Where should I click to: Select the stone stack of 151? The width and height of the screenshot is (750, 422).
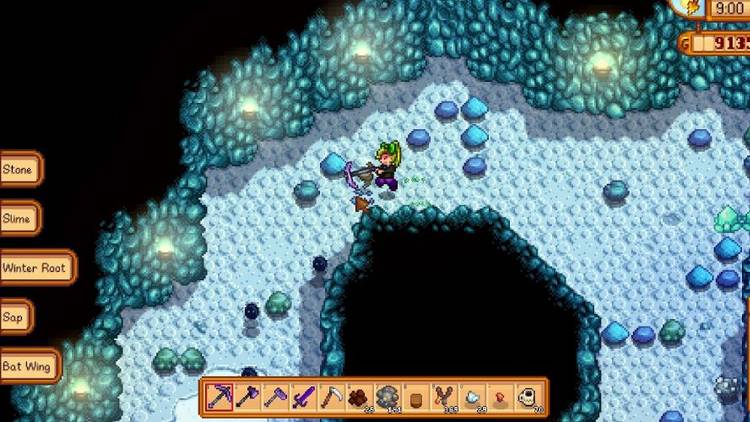click(387, 397)
